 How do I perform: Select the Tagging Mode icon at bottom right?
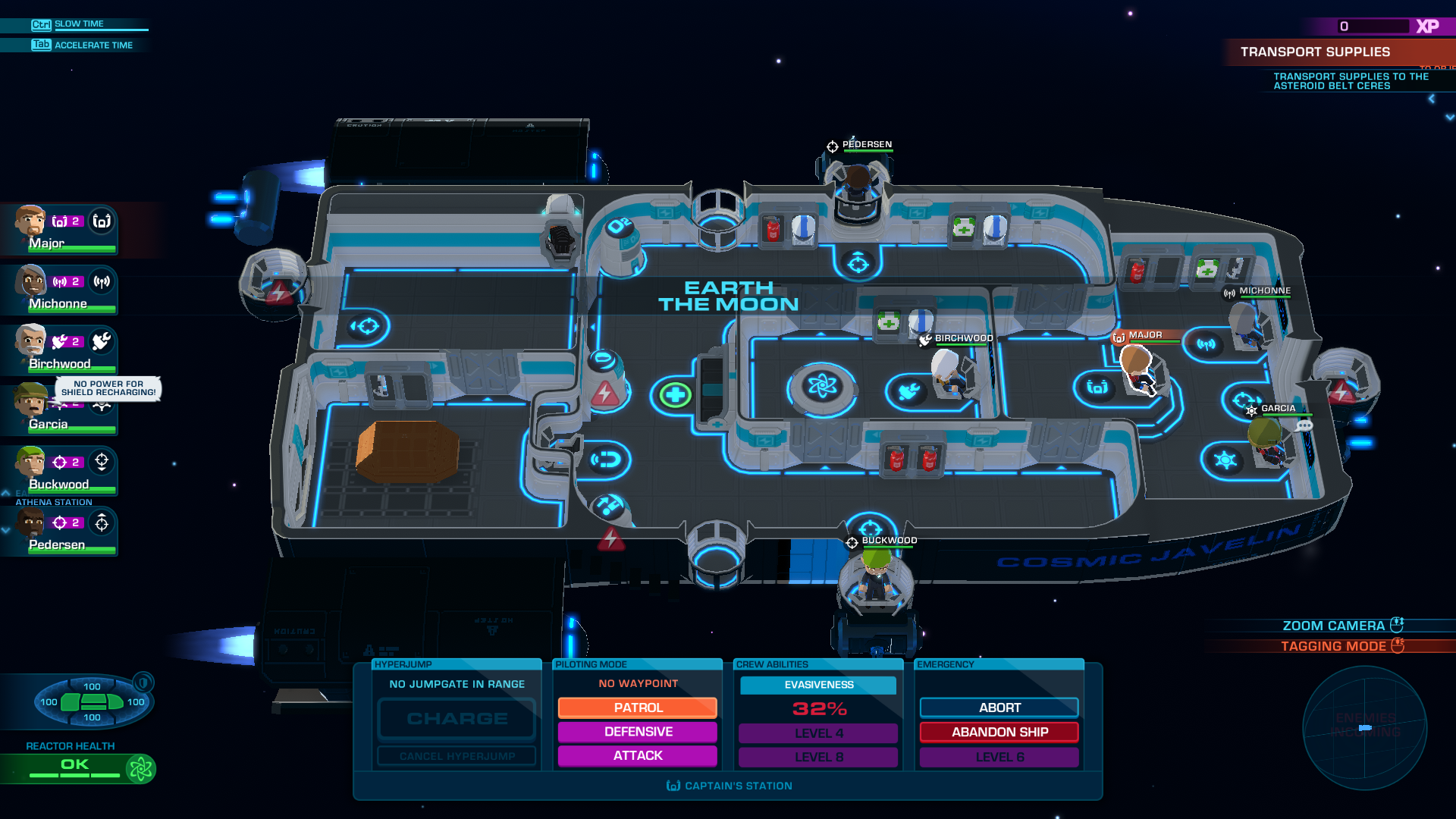(x=1398, y=645)
